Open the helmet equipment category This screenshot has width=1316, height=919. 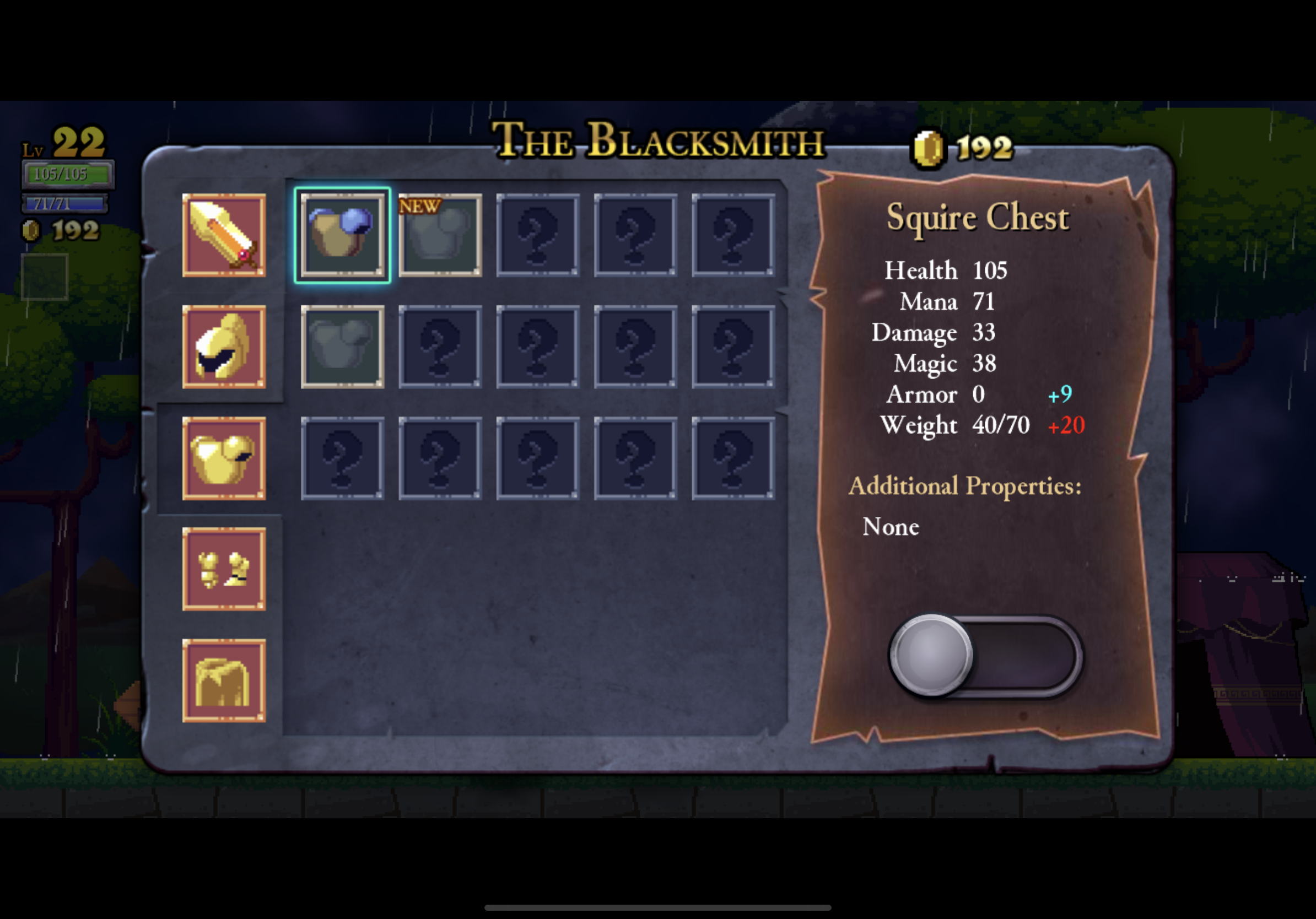(x=224, y=347)
